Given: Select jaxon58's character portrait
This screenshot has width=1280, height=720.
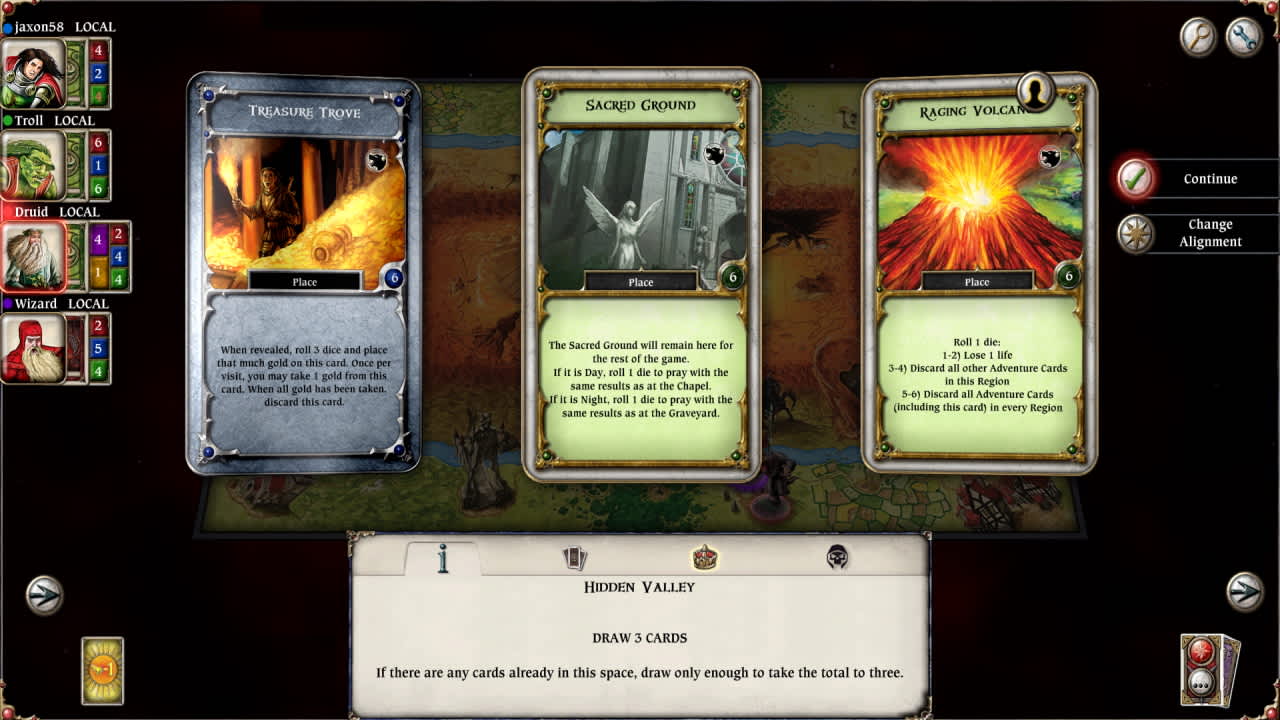Looking at the screenshot, I should [35, 73].
